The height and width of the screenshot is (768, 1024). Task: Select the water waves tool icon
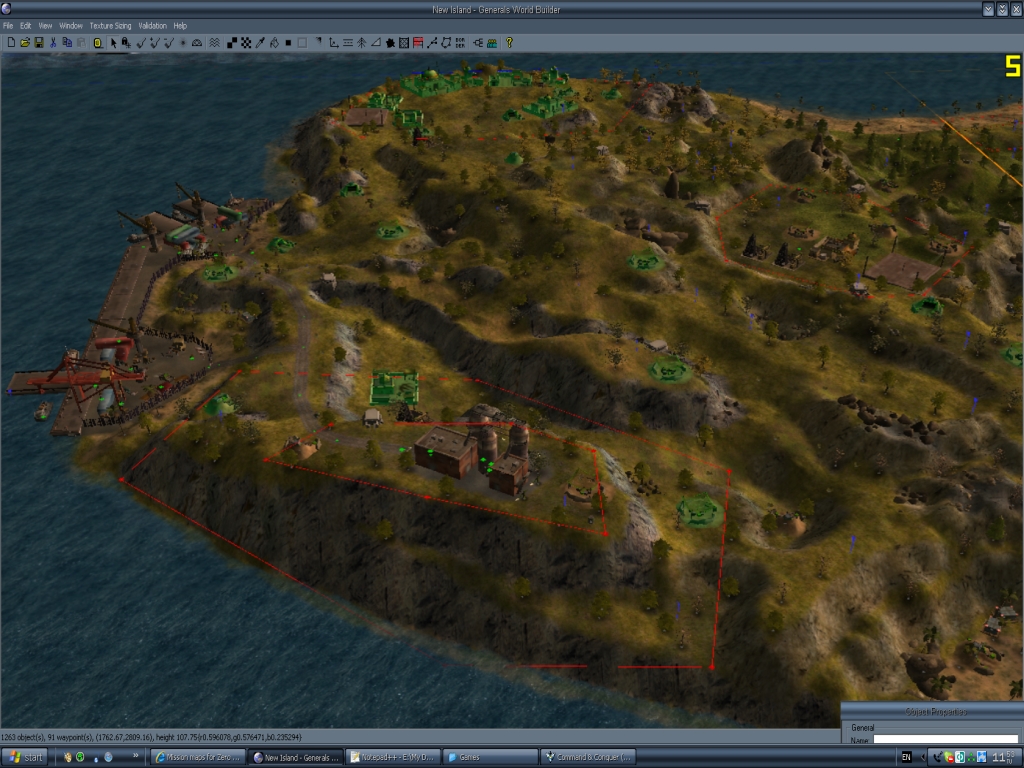213,43
